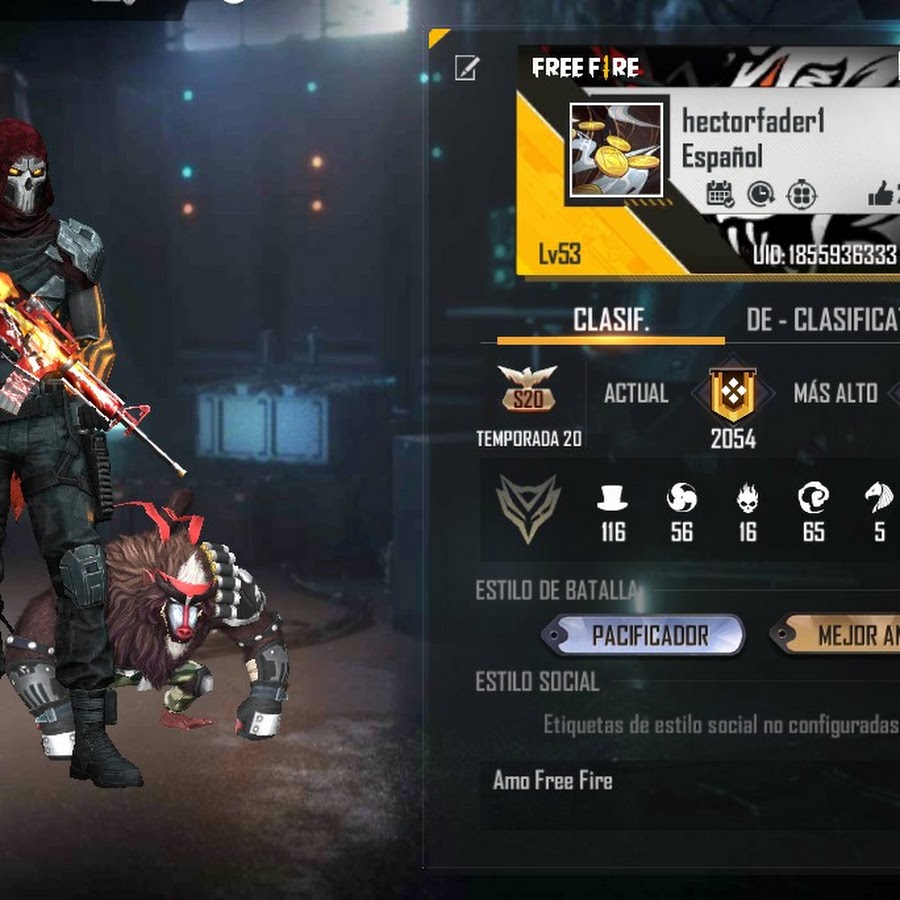The image size is (900, 900).
Task: Open the DE - CLASIFICATORIA tab
Action: [x=822, y=320]
